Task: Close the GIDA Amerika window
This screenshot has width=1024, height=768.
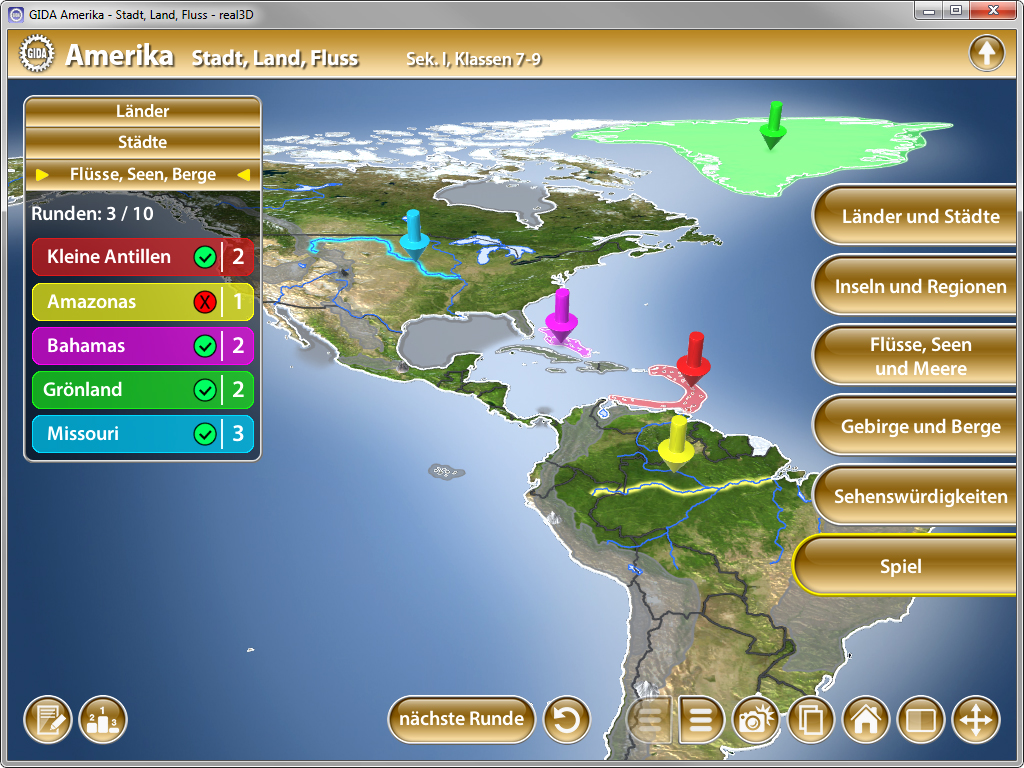Action: pos(993,10)
